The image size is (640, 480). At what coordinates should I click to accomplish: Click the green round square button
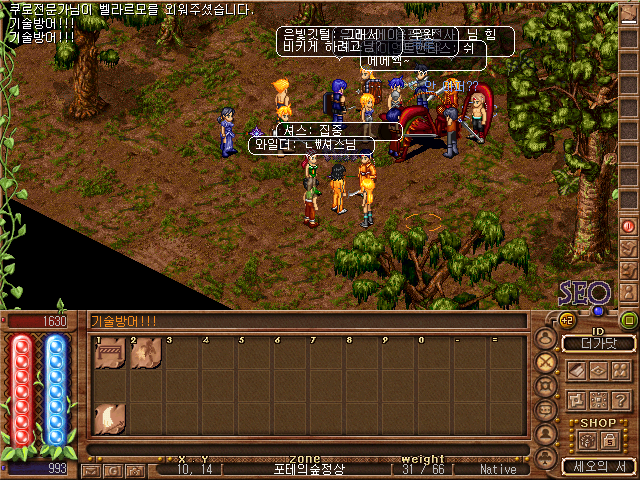pos(628,320)
